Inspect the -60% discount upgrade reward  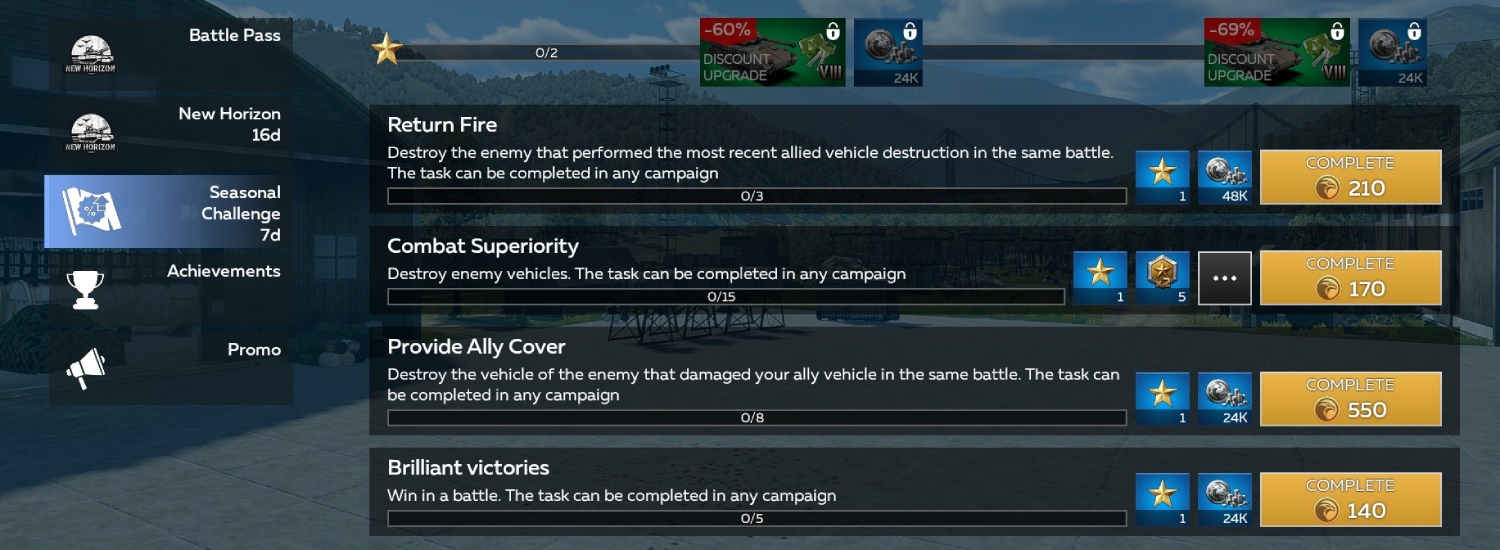point(772,52)
